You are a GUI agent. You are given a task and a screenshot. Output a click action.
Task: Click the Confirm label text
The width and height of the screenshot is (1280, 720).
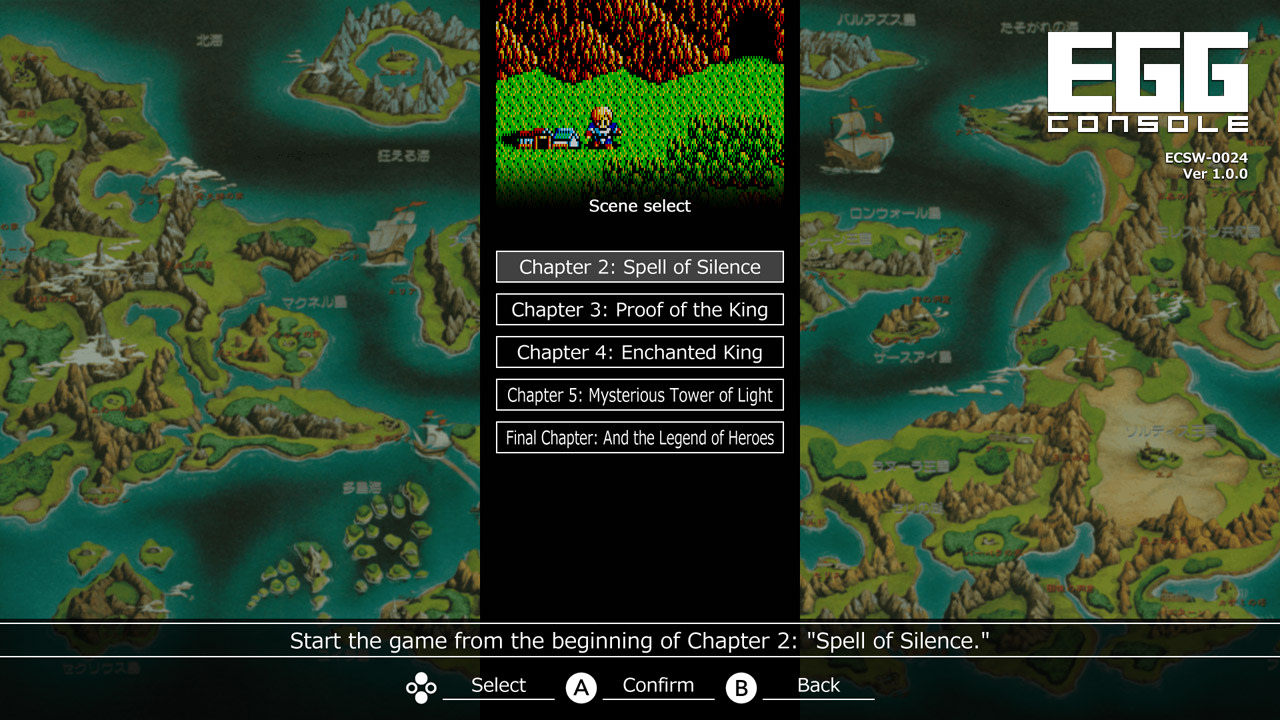click(657, 685)
